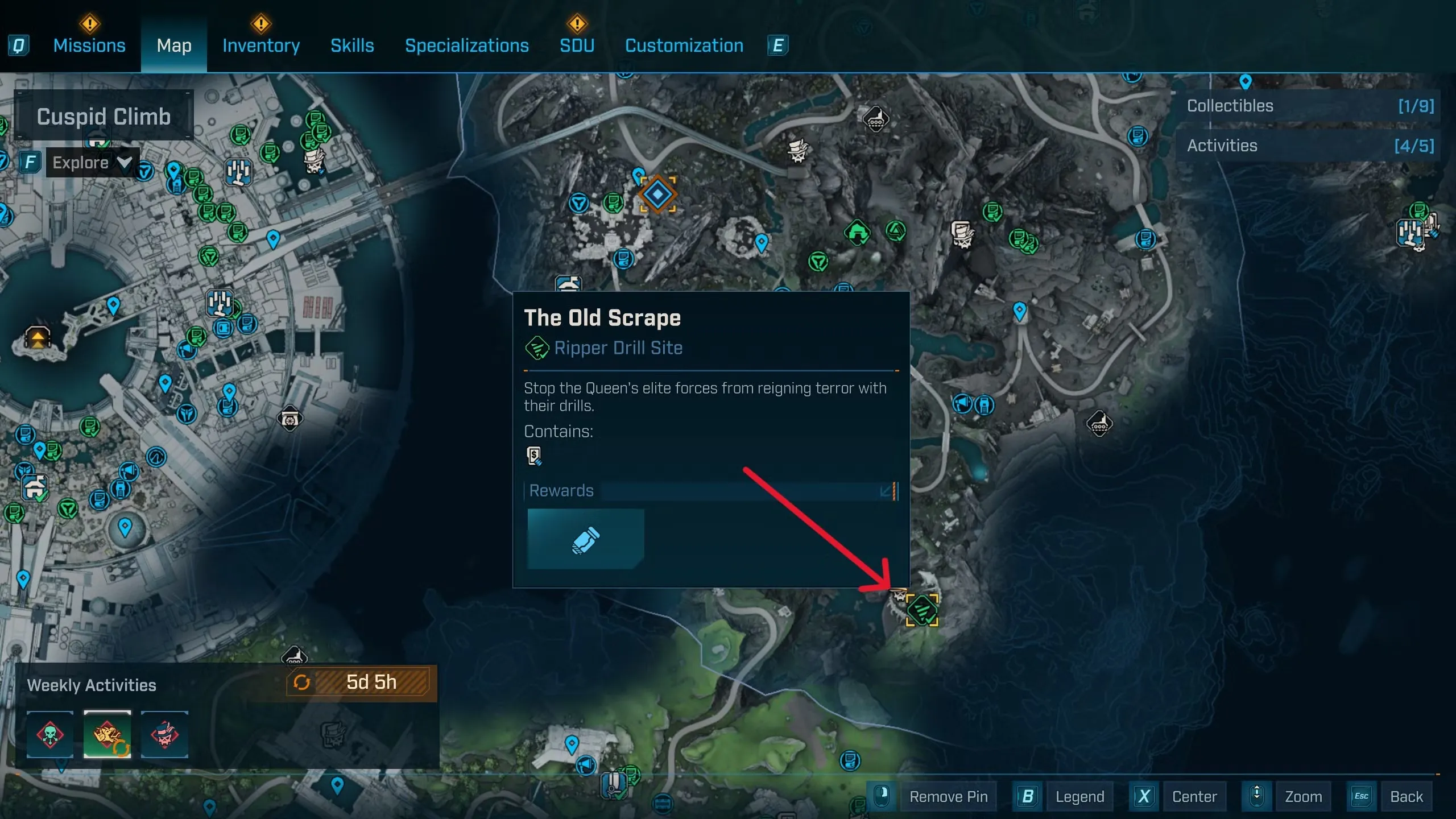Select the red masked weekly activity
The height and width of the screenshot is (819, 1456).
pos(164,734)
